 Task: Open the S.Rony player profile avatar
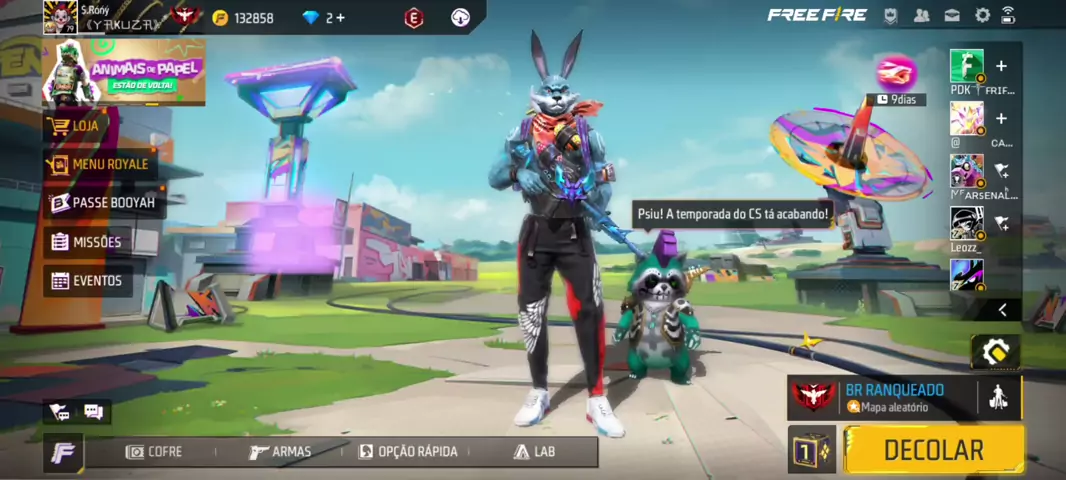[60, 17]
